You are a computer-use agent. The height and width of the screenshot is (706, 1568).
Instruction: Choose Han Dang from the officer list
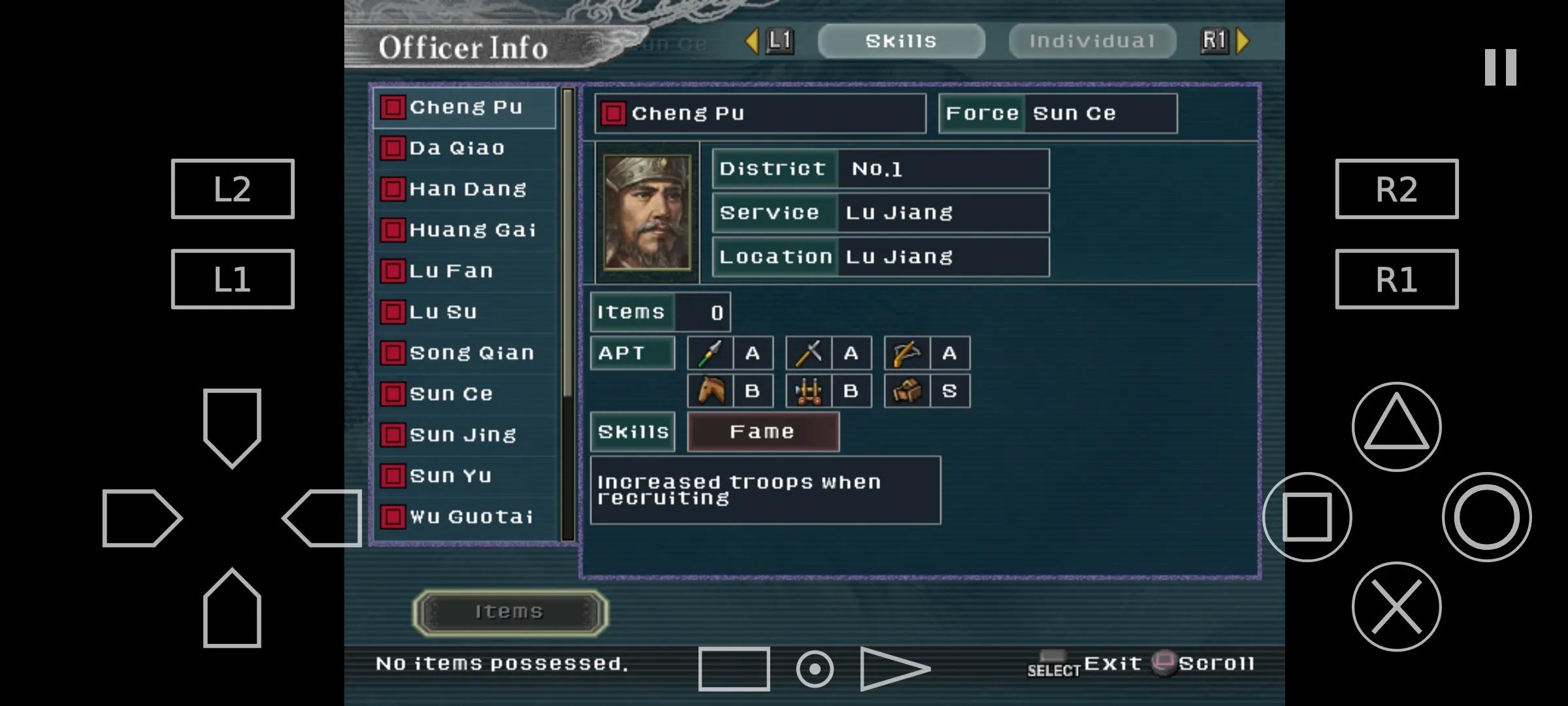pyautogui.click(x=465, y=190)
